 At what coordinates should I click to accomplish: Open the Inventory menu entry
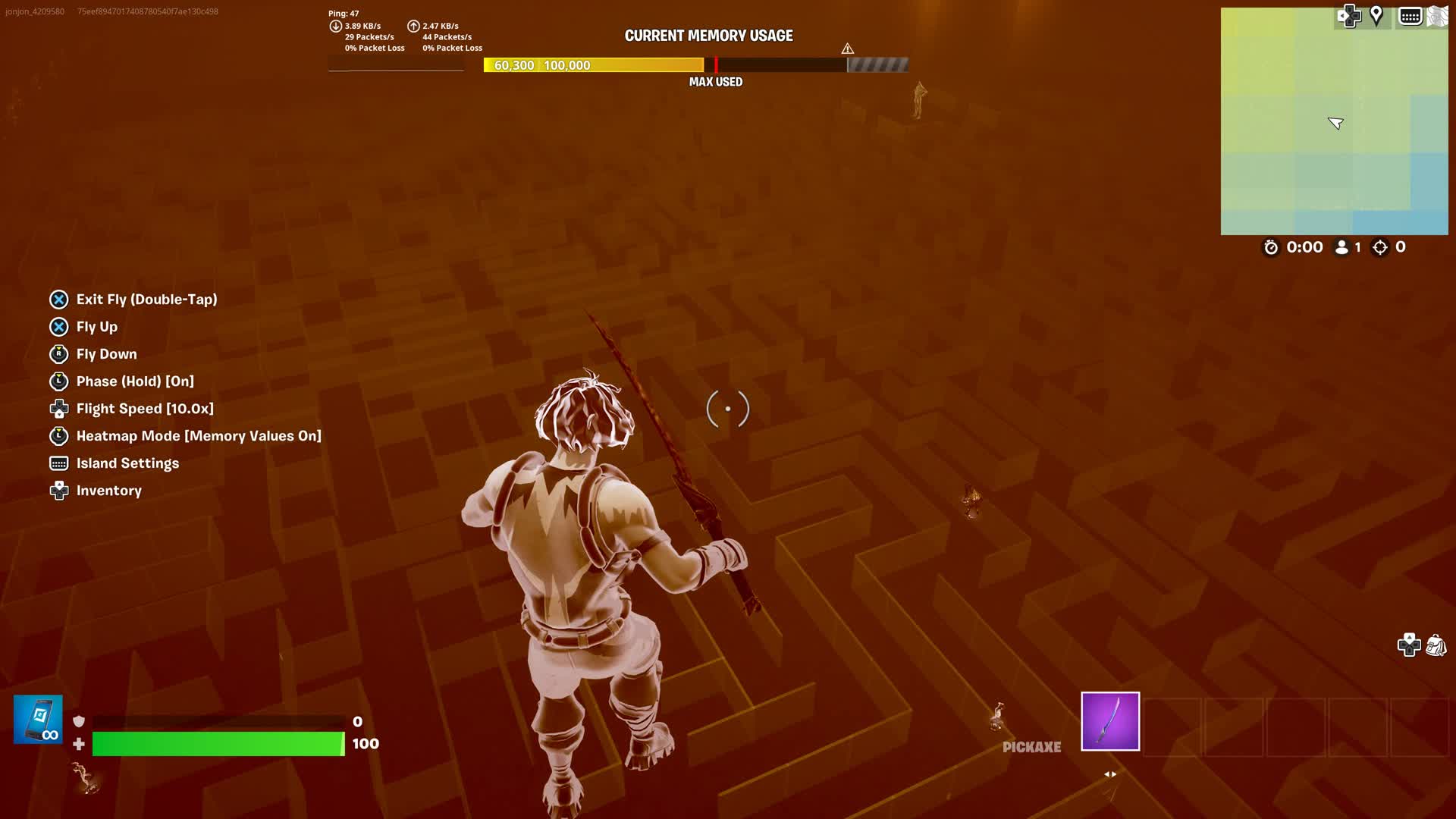pos(108,491)
